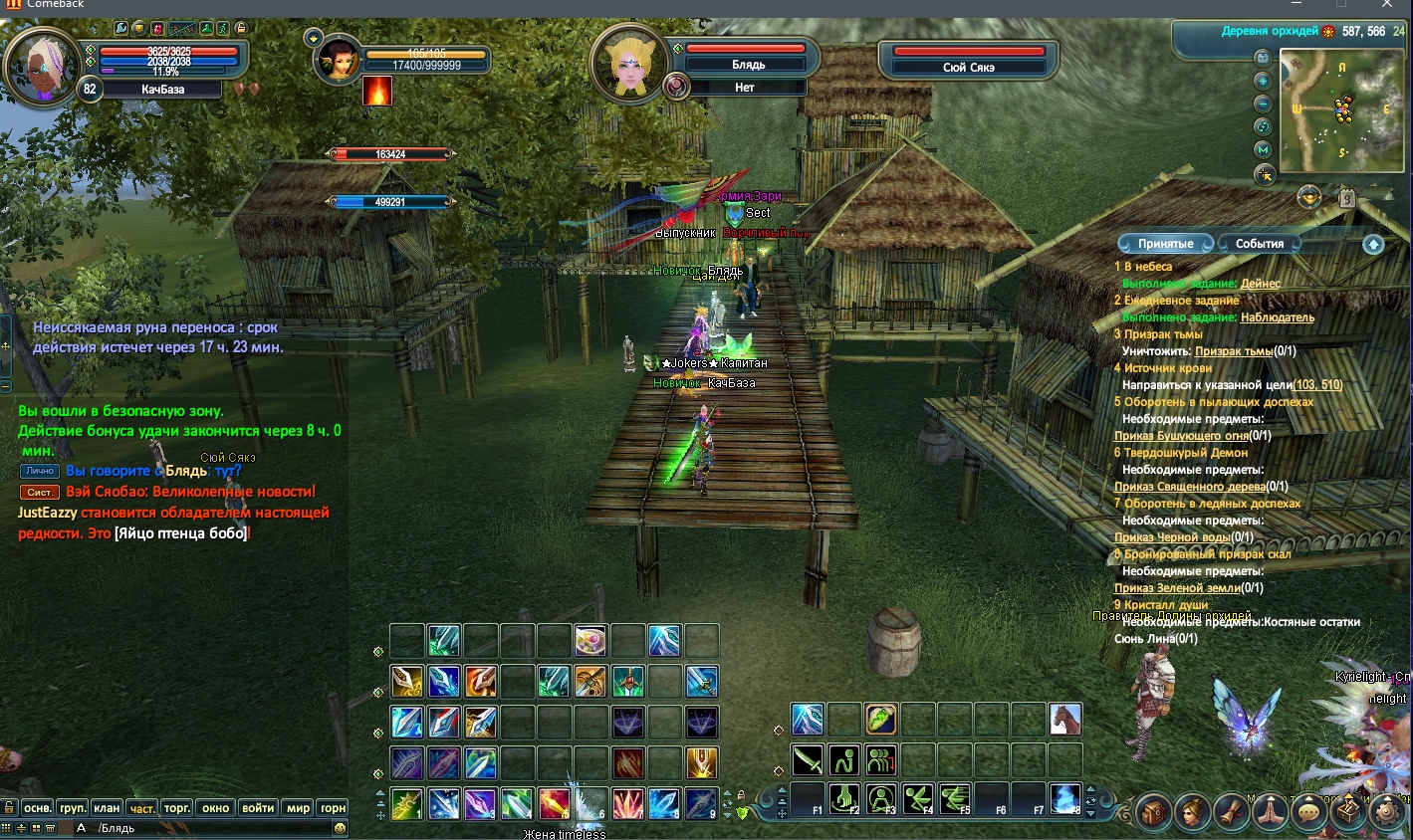The image size is (1413, 840).
Task: Zoom out the minimap with minus button
Action: point(1263,104)
